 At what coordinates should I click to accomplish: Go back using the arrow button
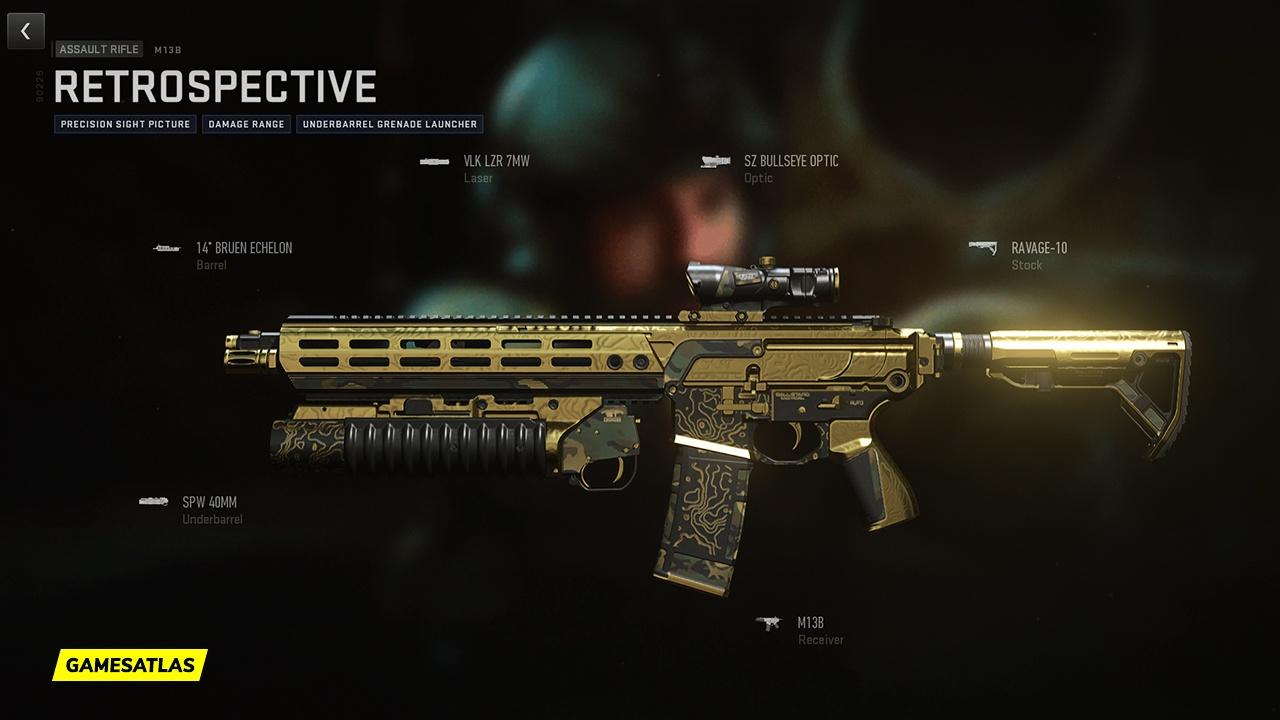pyautogui.click(x=26, y=31)
